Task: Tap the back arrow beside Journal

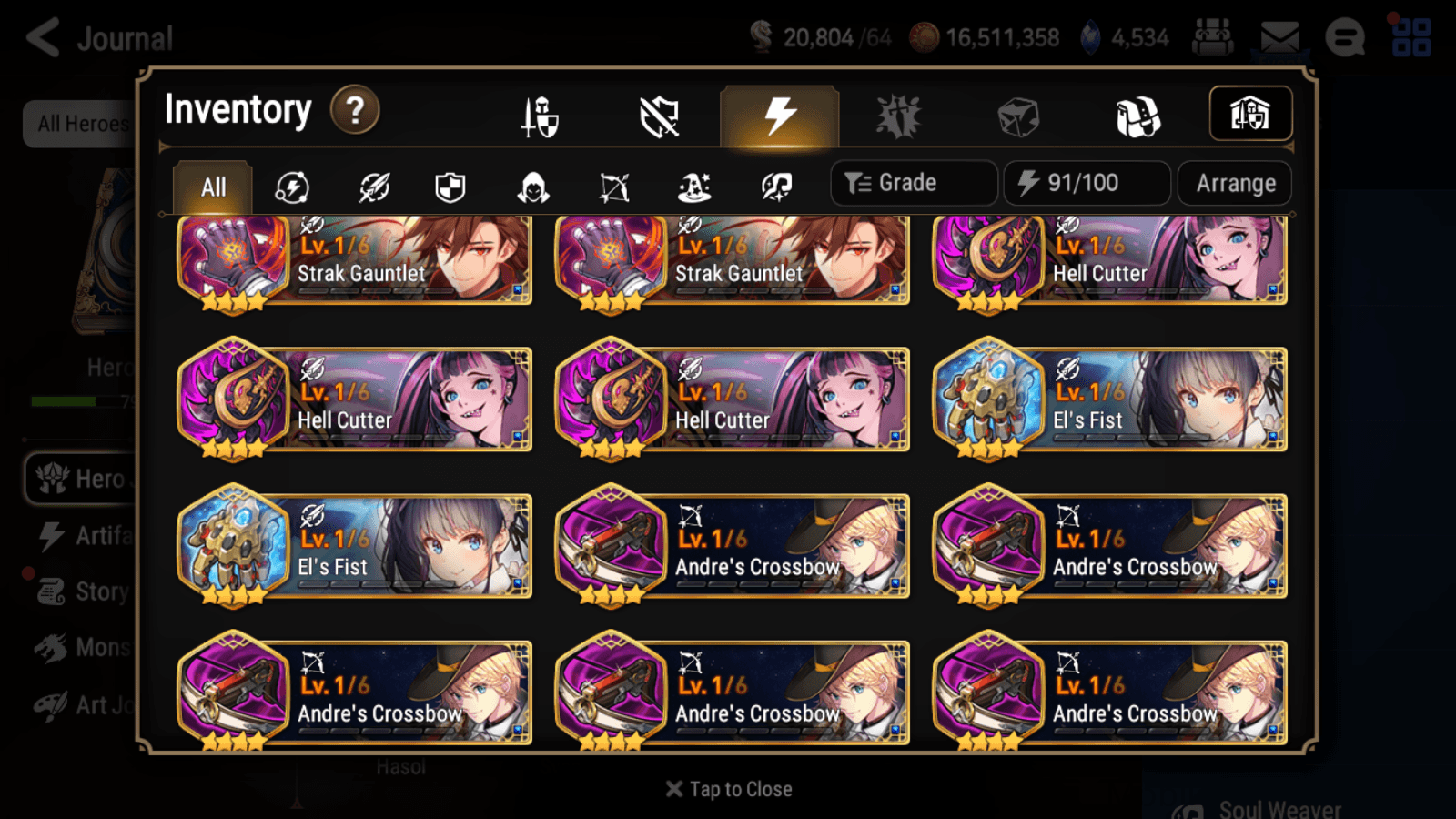Action: [40, 36]
